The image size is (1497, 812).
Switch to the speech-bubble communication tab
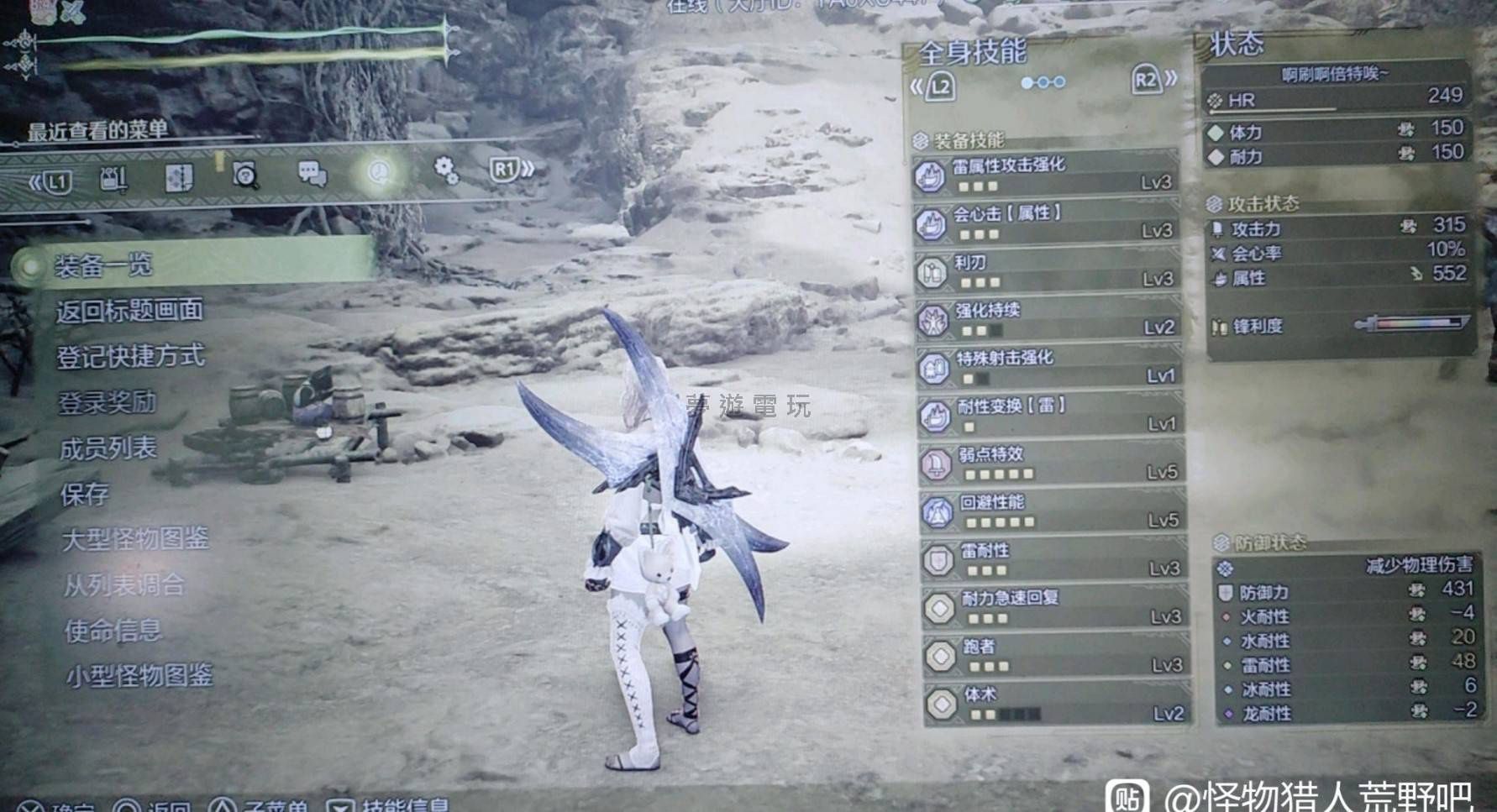pyautogui.click(x=313, y=174)
